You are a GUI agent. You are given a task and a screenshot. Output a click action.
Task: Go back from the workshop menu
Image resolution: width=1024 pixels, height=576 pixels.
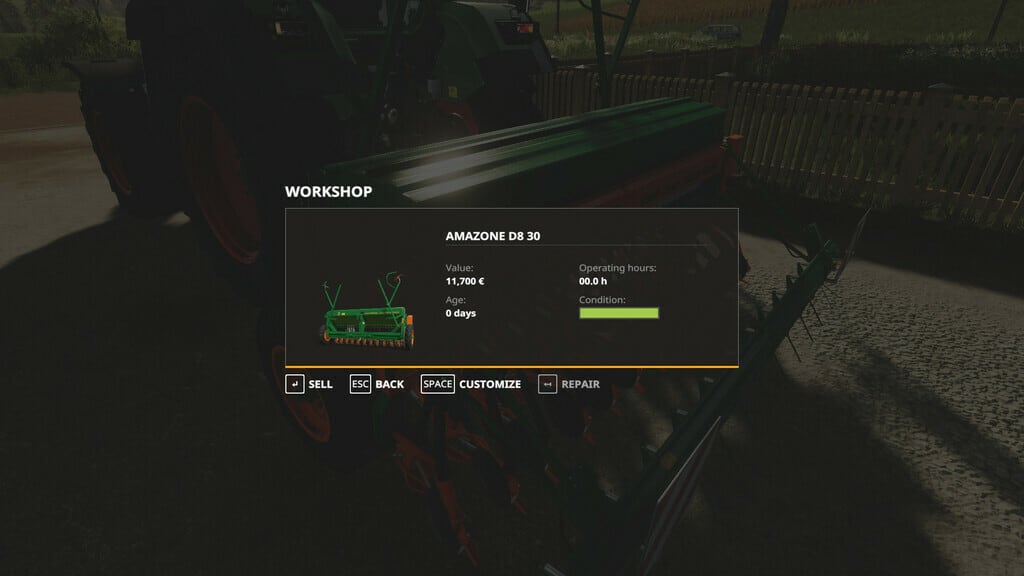377,384
